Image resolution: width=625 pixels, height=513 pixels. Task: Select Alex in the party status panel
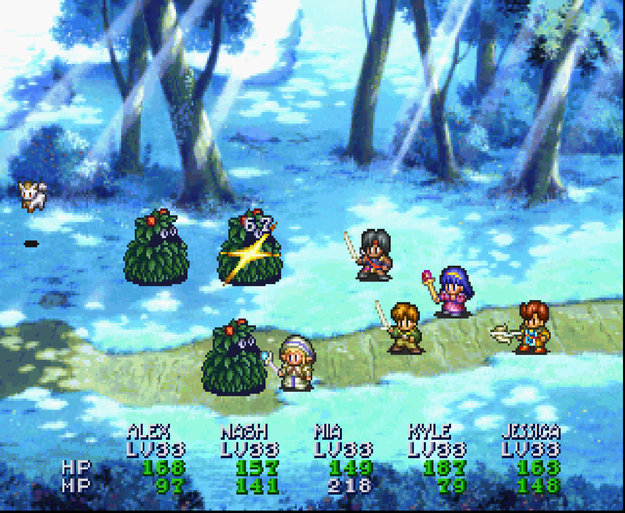click(x=148, y=432)
